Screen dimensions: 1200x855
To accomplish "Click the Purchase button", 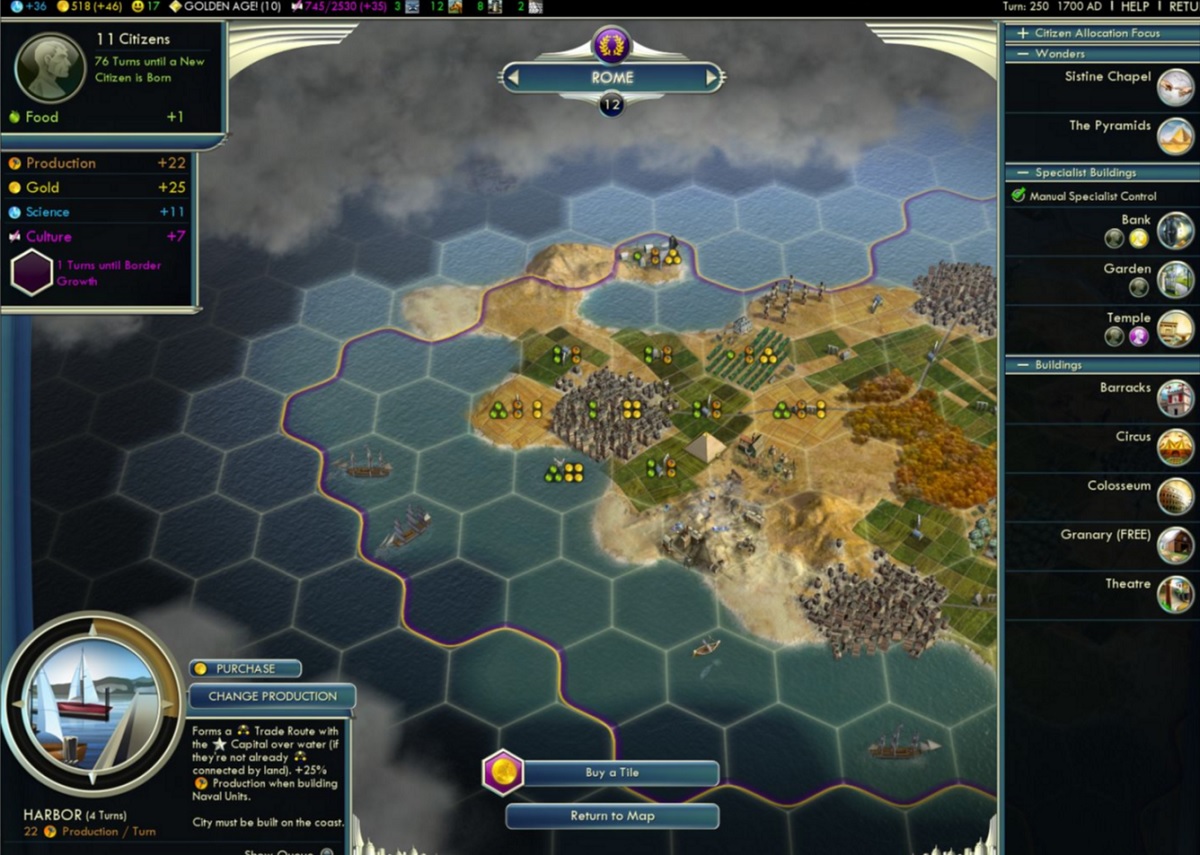I will tap(245, 669).
